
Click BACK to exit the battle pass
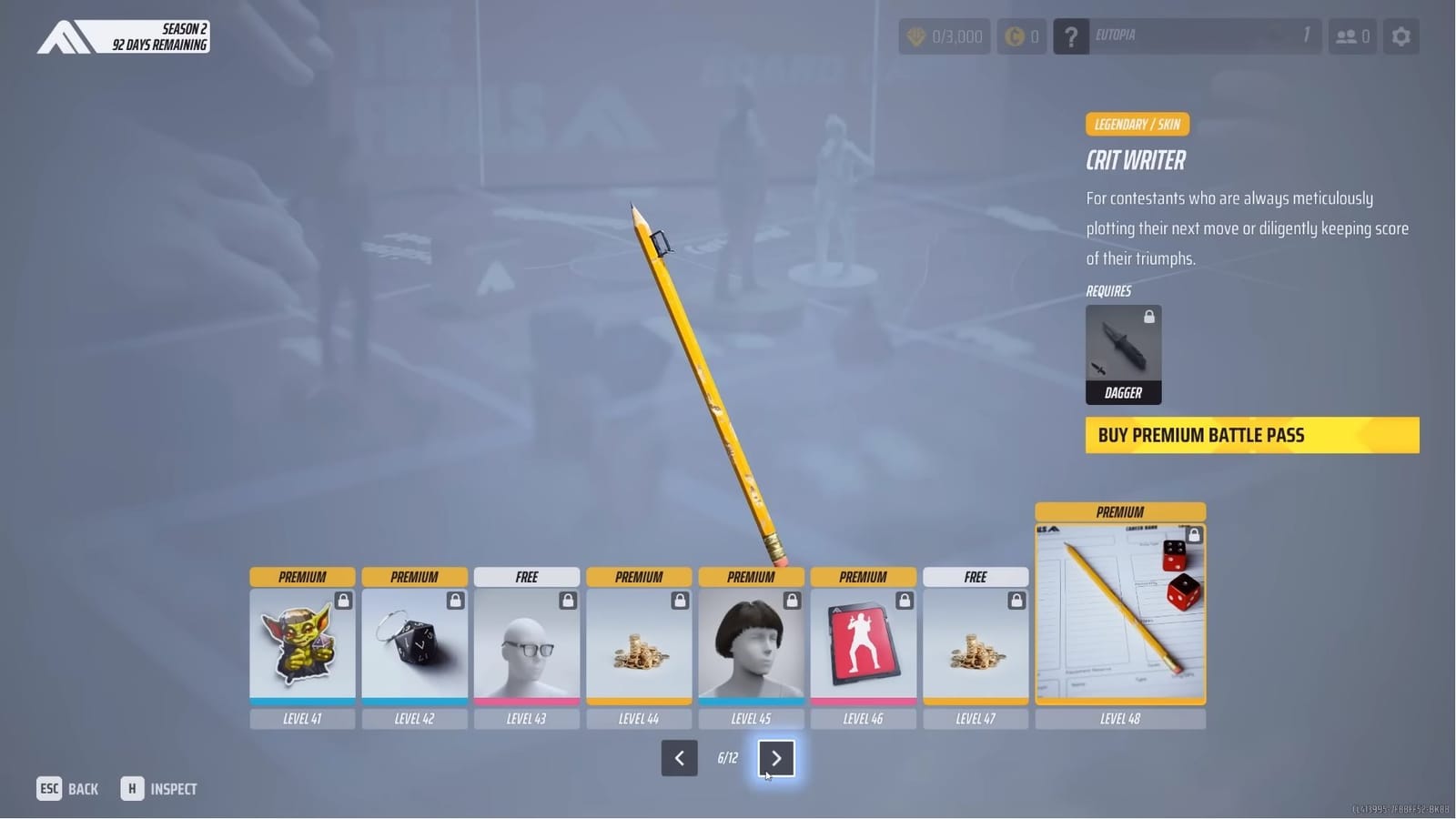[x=67, y=788]
